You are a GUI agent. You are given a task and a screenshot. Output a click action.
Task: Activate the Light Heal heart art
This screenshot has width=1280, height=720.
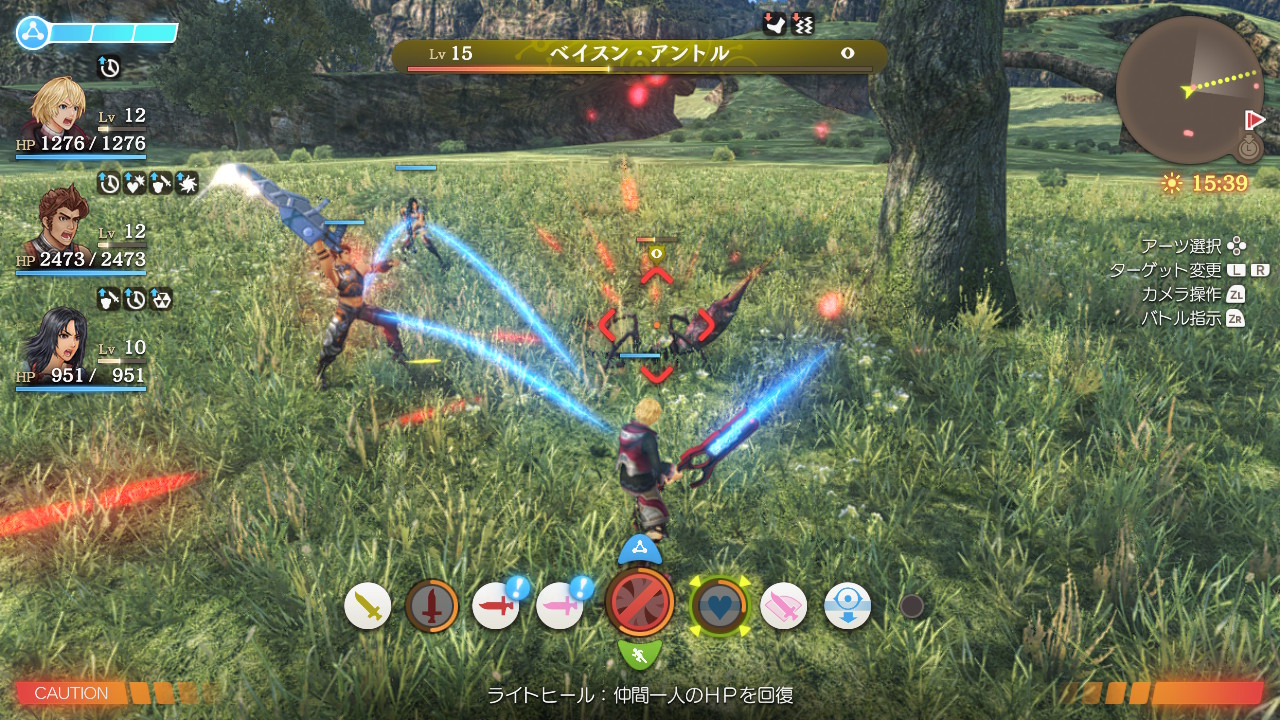click(720, 606)
